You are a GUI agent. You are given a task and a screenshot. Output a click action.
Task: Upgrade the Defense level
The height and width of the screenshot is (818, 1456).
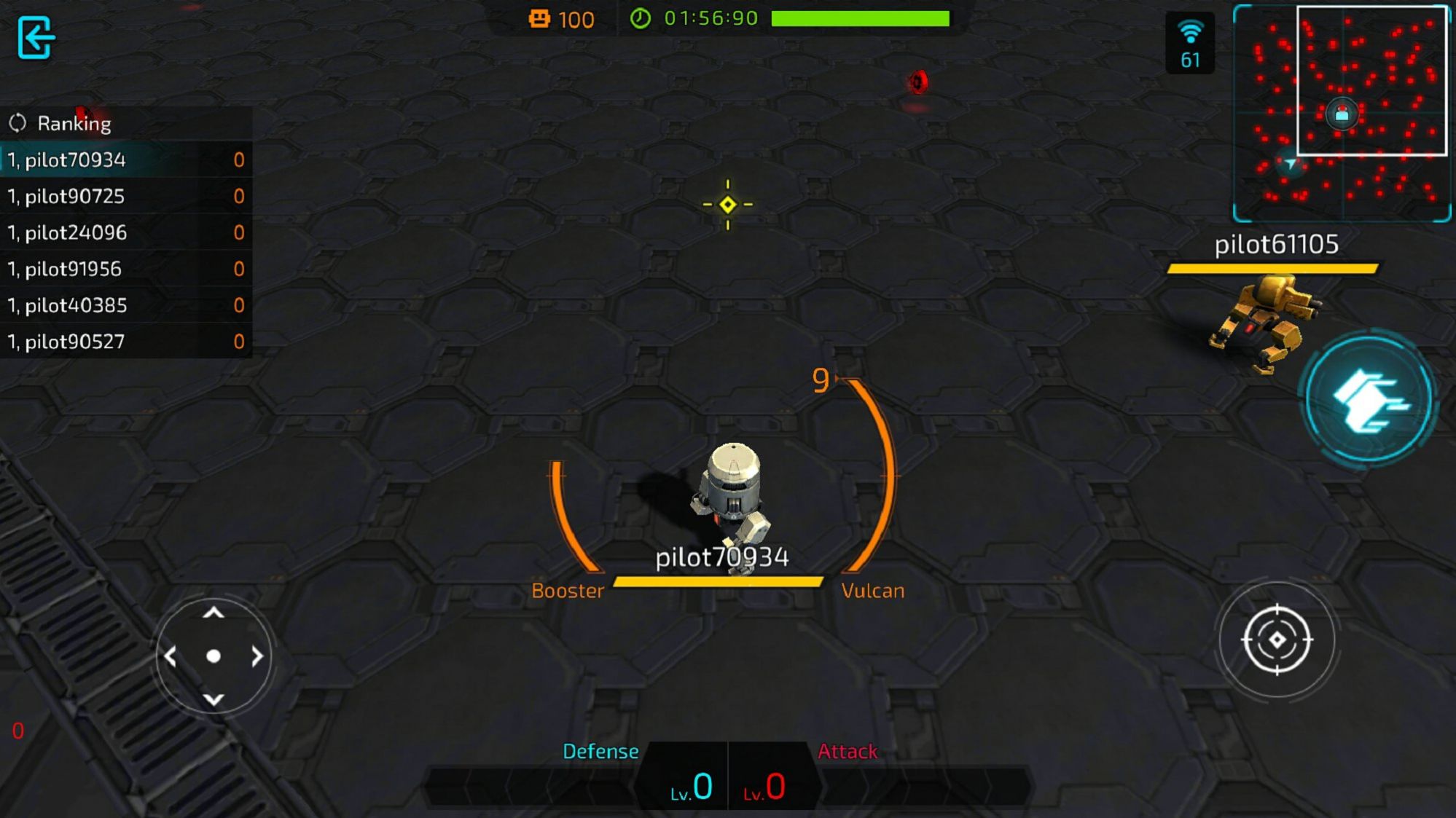pyautogui.click(x=689, y=783)
